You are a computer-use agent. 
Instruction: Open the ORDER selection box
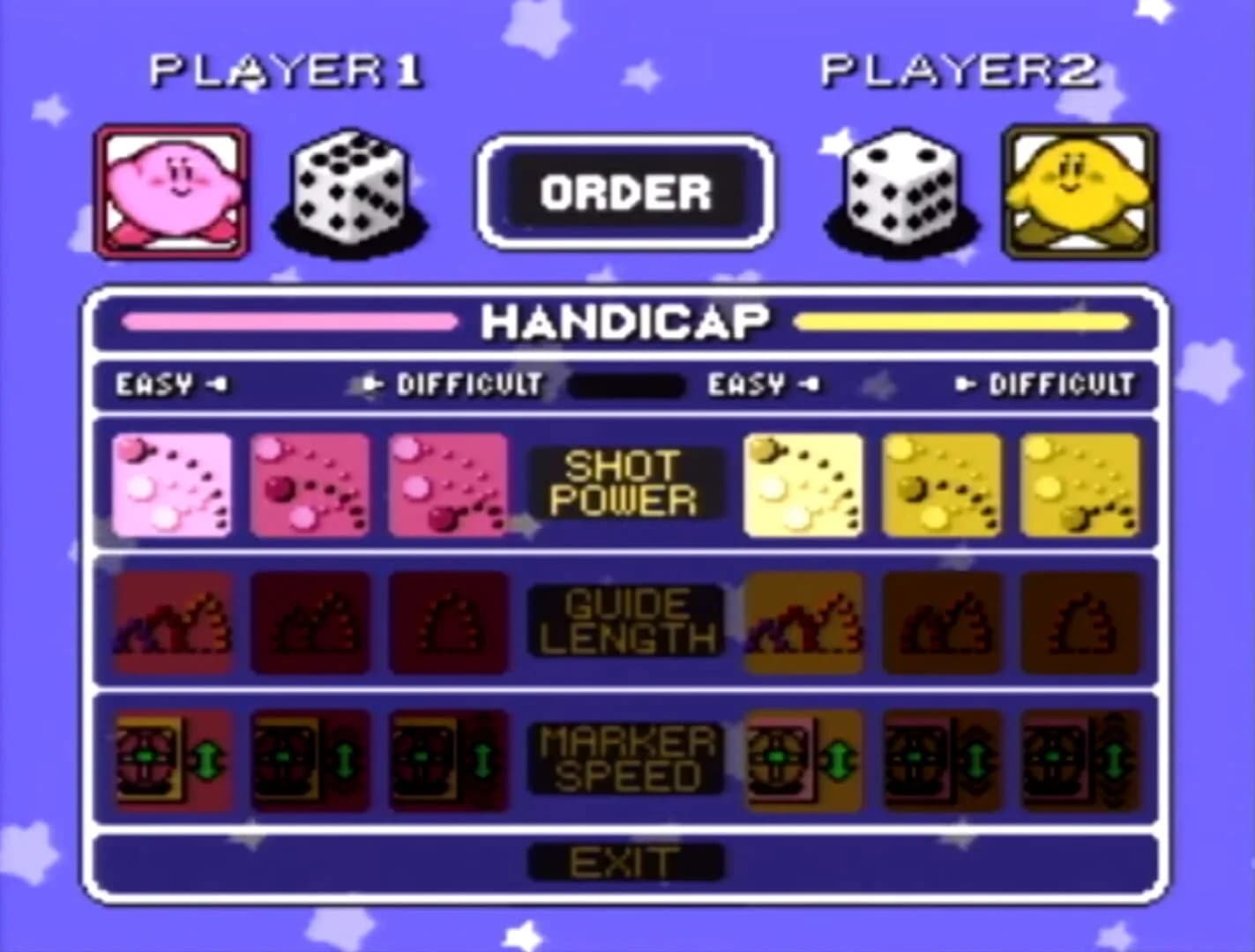[628, 190]
